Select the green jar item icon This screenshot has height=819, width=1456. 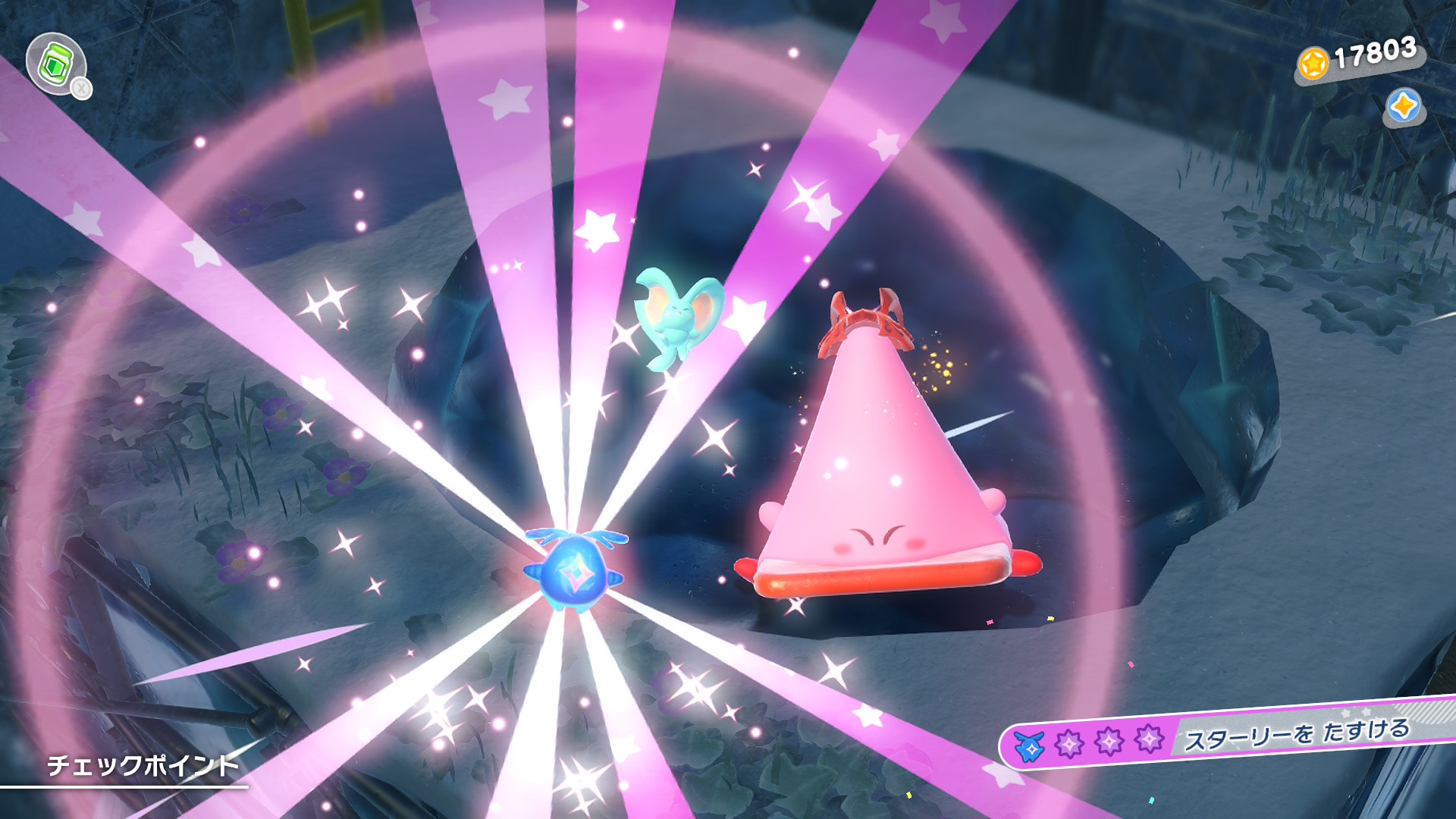55,64
